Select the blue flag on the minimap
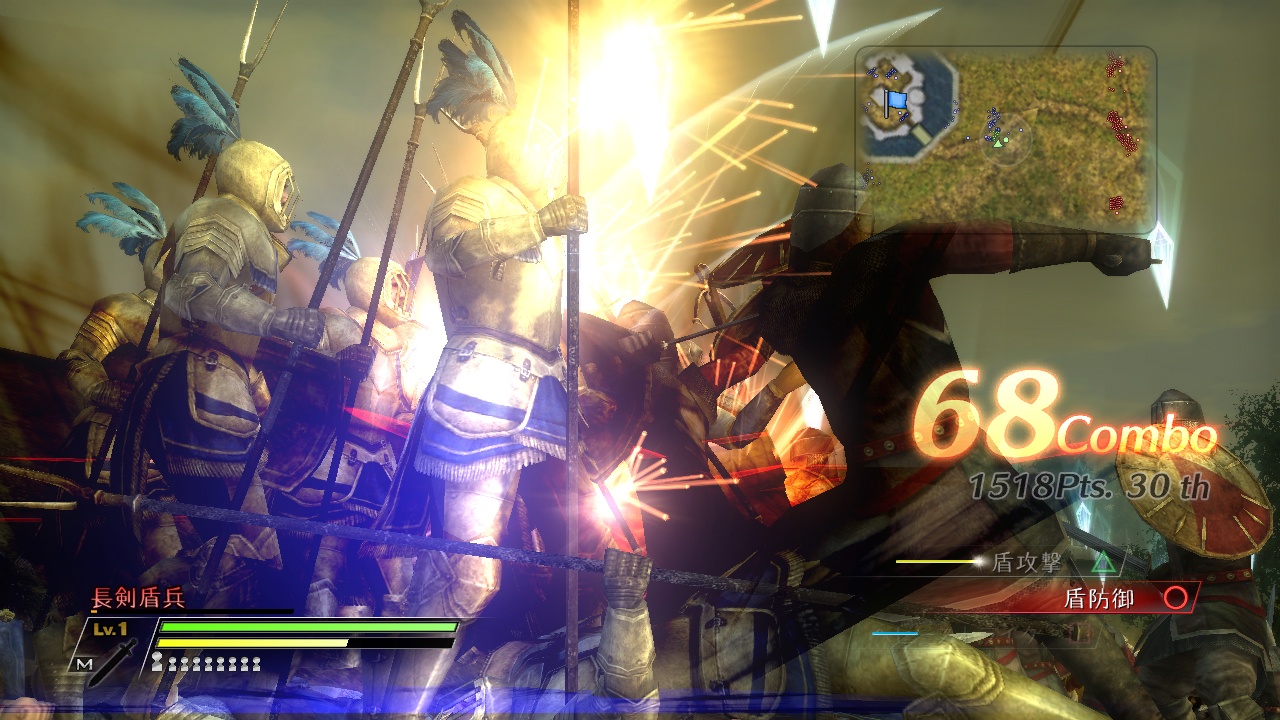Screen dimensions: 1280x720 [896, 99]
